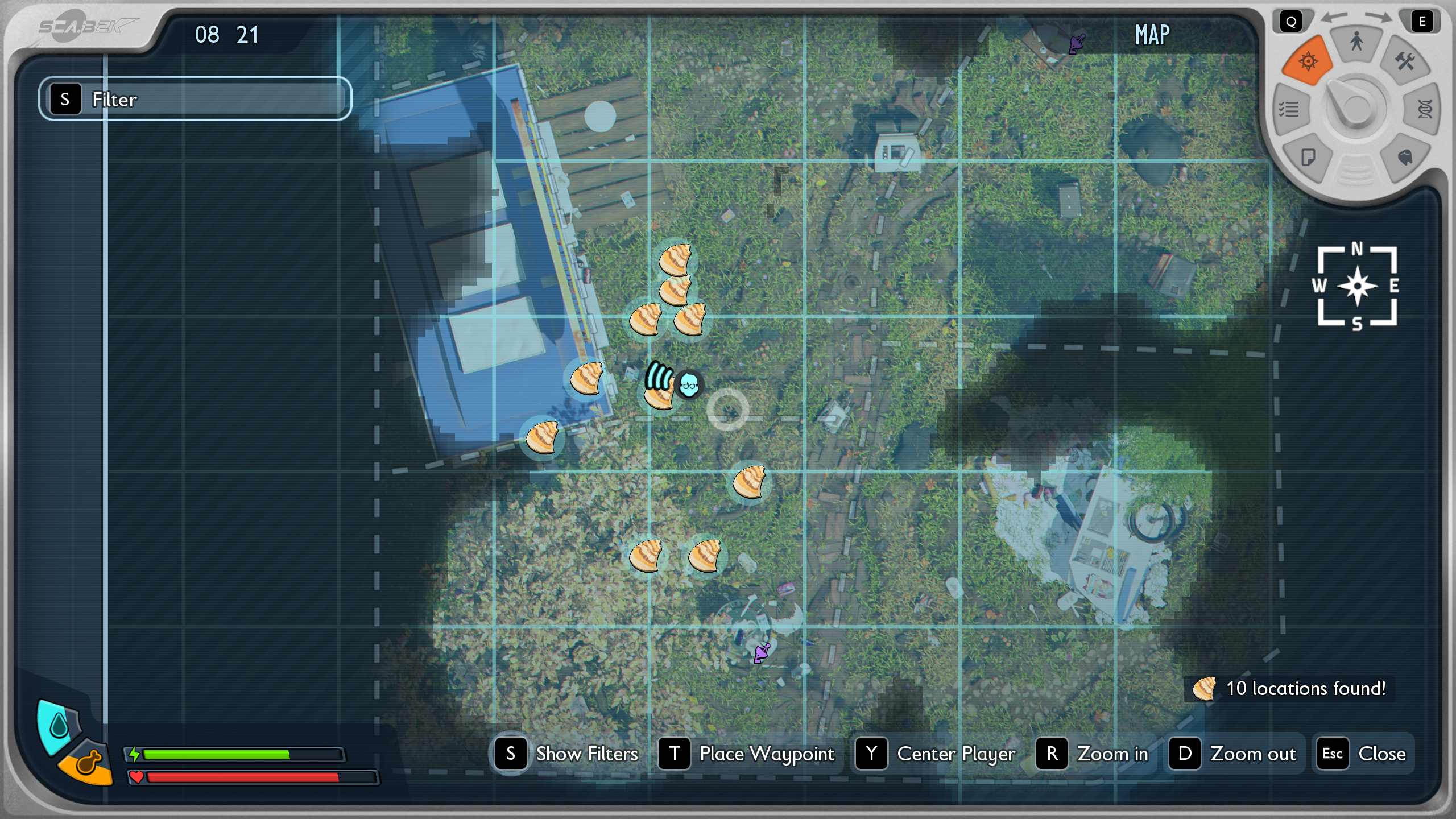Click Center Player in the bottom bar
Screen dimensions: 1456x819
[955, 754]
